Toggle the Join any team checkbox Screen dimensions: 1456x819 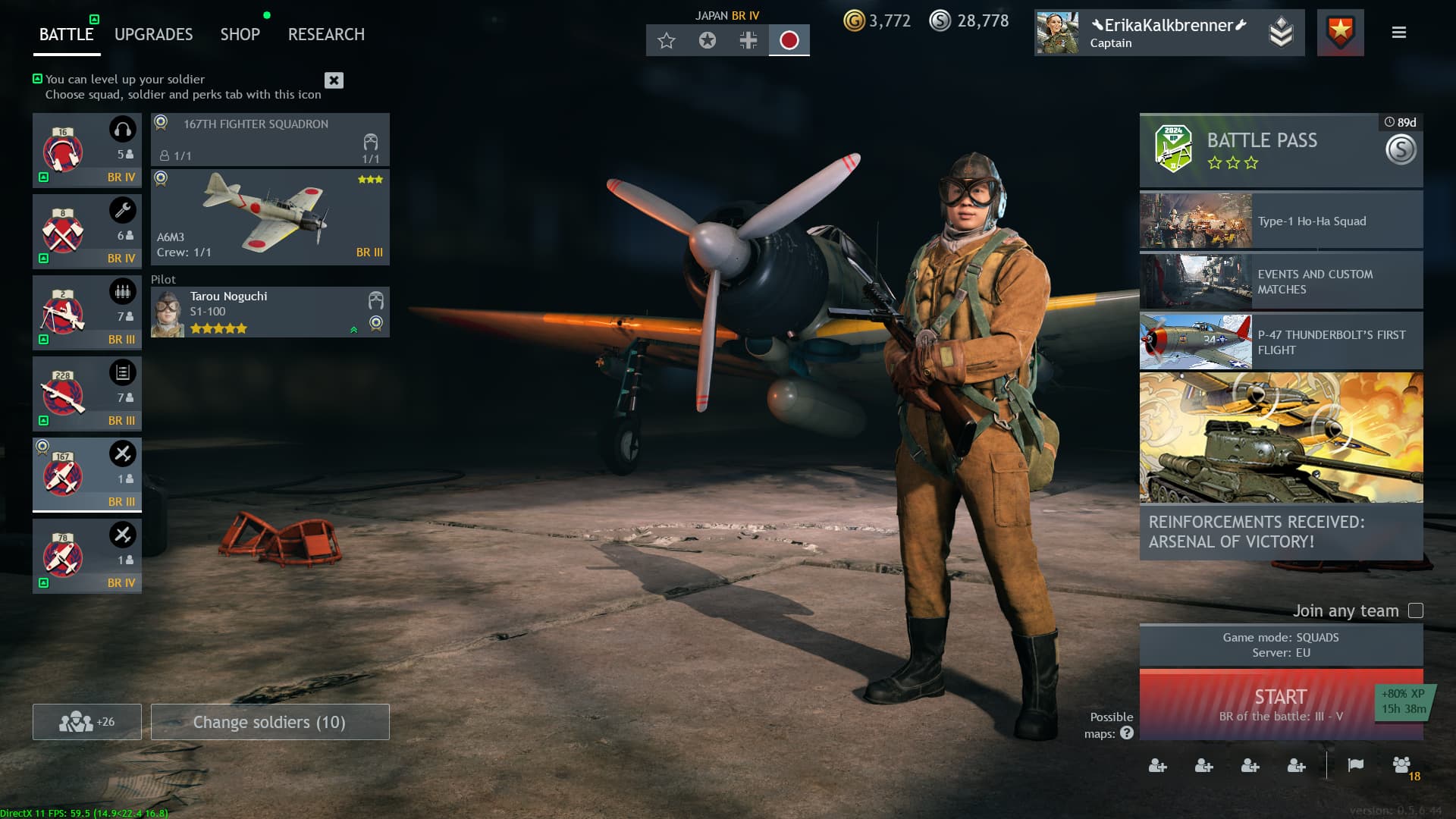pyautogui.click(x=1415, y=610)
